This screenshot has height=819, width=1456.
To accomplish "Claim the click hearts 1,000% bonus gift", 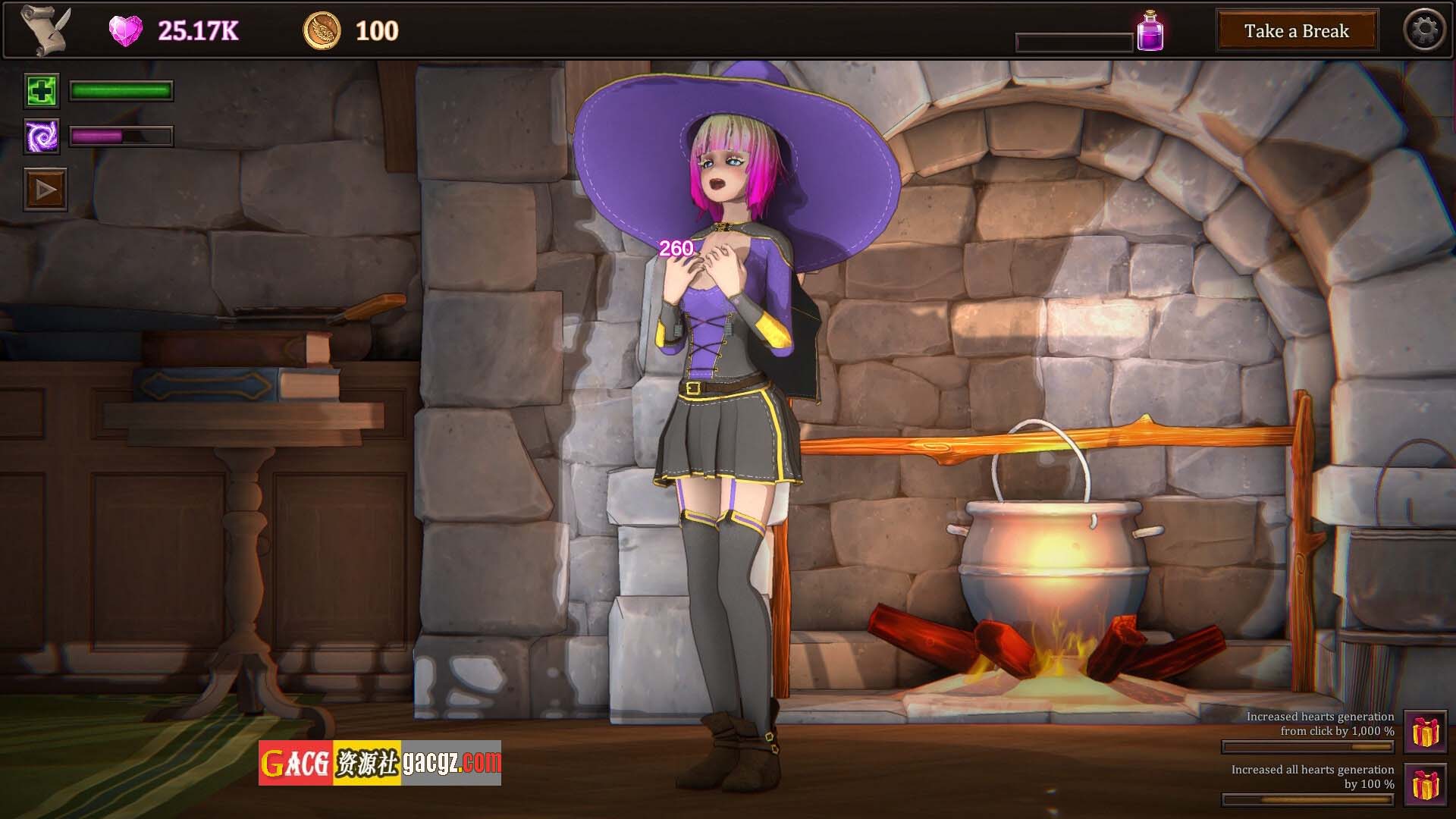I will click(1425, 732).
